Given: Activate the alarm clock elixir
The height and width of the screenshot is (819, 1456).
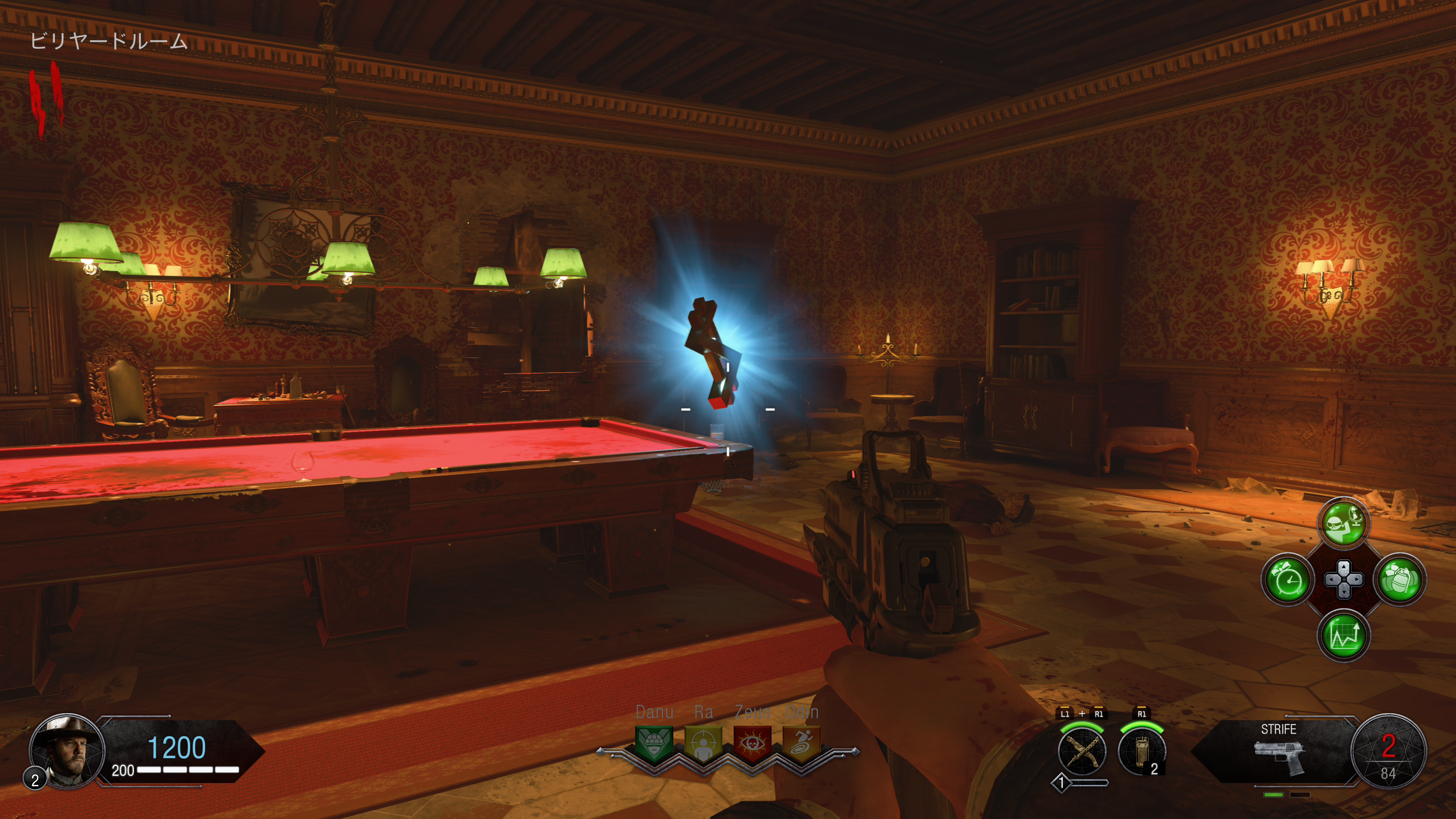Looking at the screenshot, I should pos(1288,579).
